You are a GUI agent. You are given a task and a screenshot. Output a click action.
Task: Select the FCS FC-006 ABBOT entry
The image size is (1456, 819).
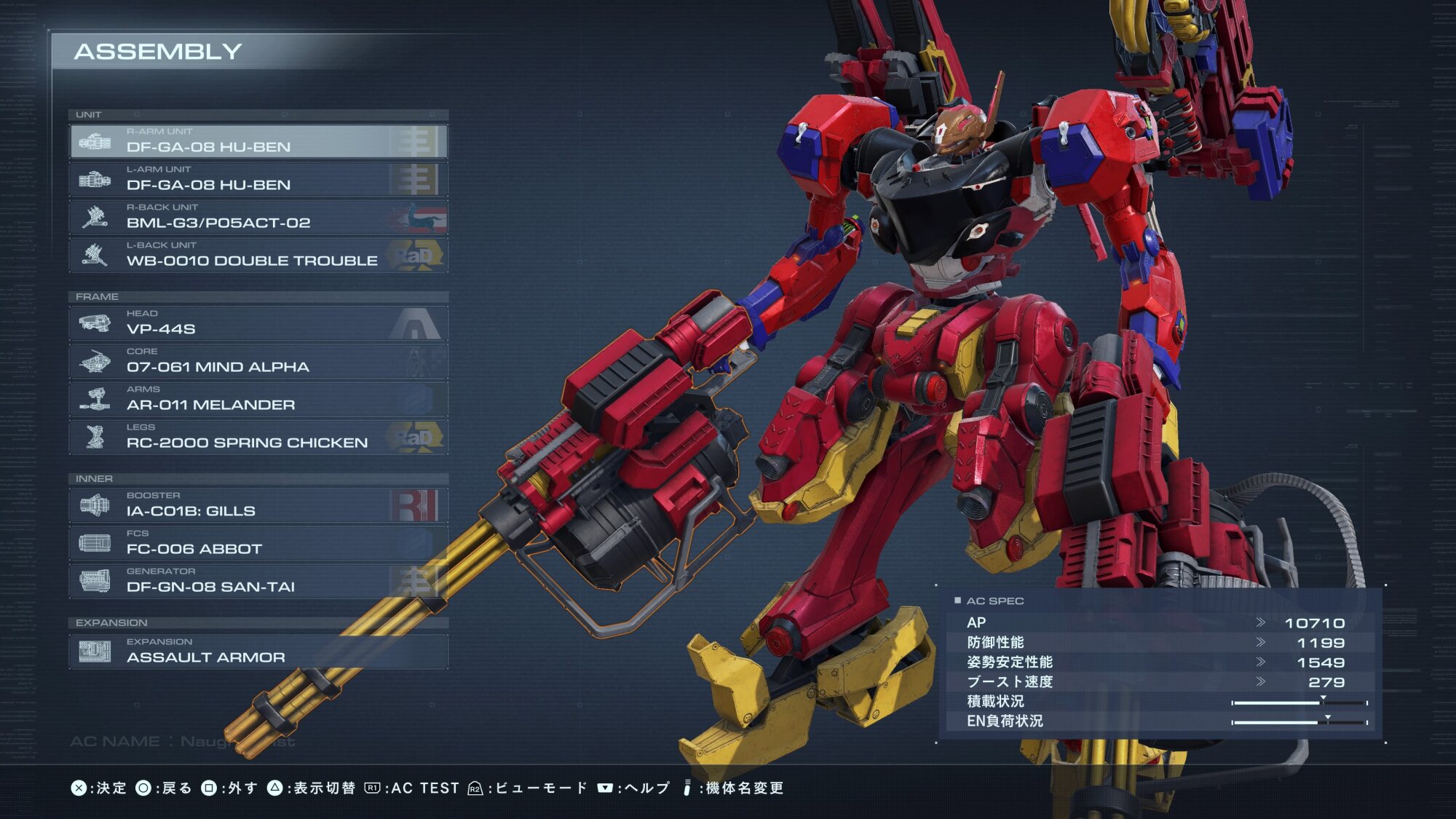point(258,543)
